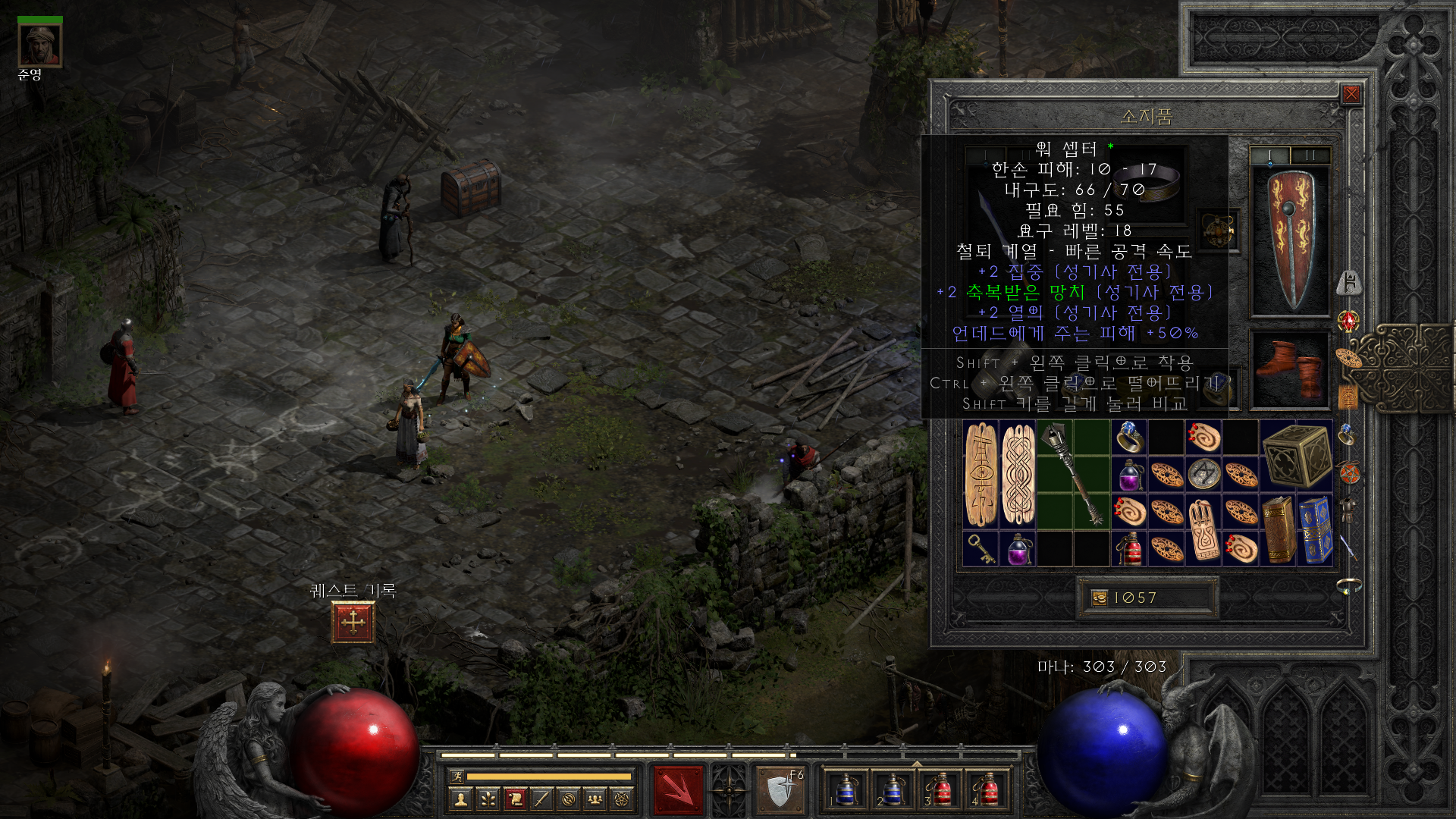Open the quest log notification button
The width and height of the screenshot is (1456, 819).
pos(353,622)
